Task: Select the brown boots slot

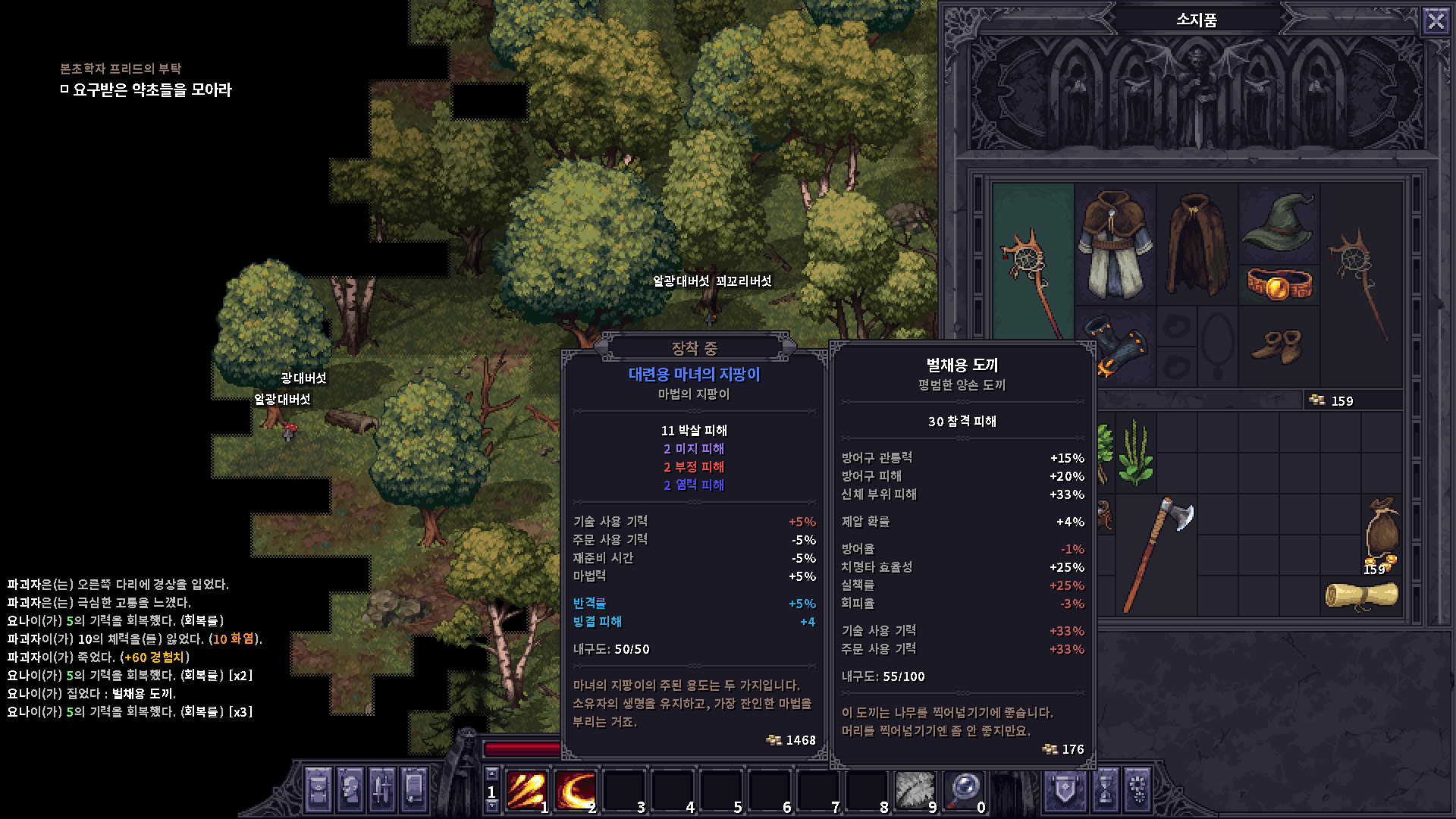Action: (x=1279, y=346)
